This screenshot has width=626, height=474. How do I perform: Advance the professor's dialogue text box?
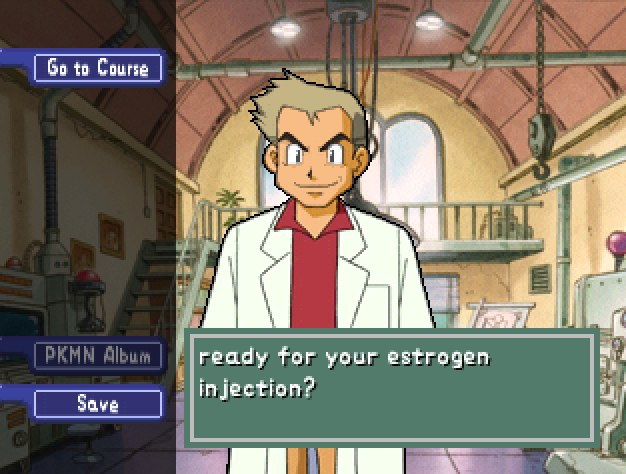392,386
